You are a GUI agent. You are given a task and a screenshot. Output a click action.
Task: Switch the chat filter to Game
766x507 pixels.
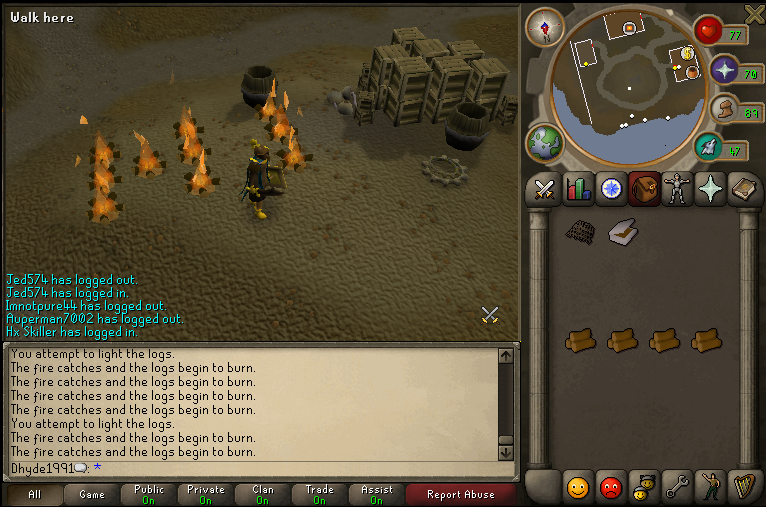pyautogui.click(x=91, y=494)
